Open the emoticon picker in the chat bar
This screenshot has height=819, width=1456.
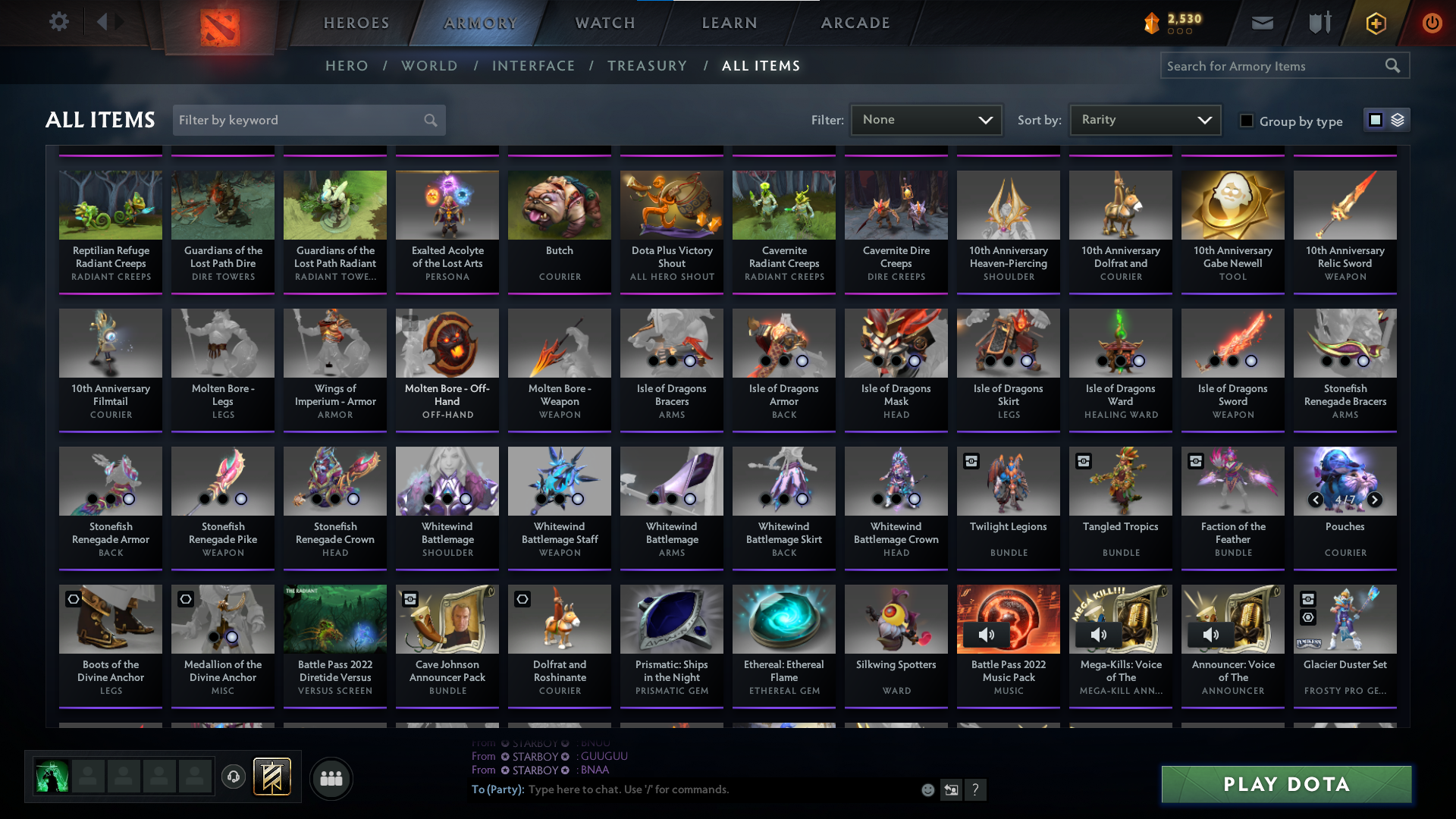927,789
